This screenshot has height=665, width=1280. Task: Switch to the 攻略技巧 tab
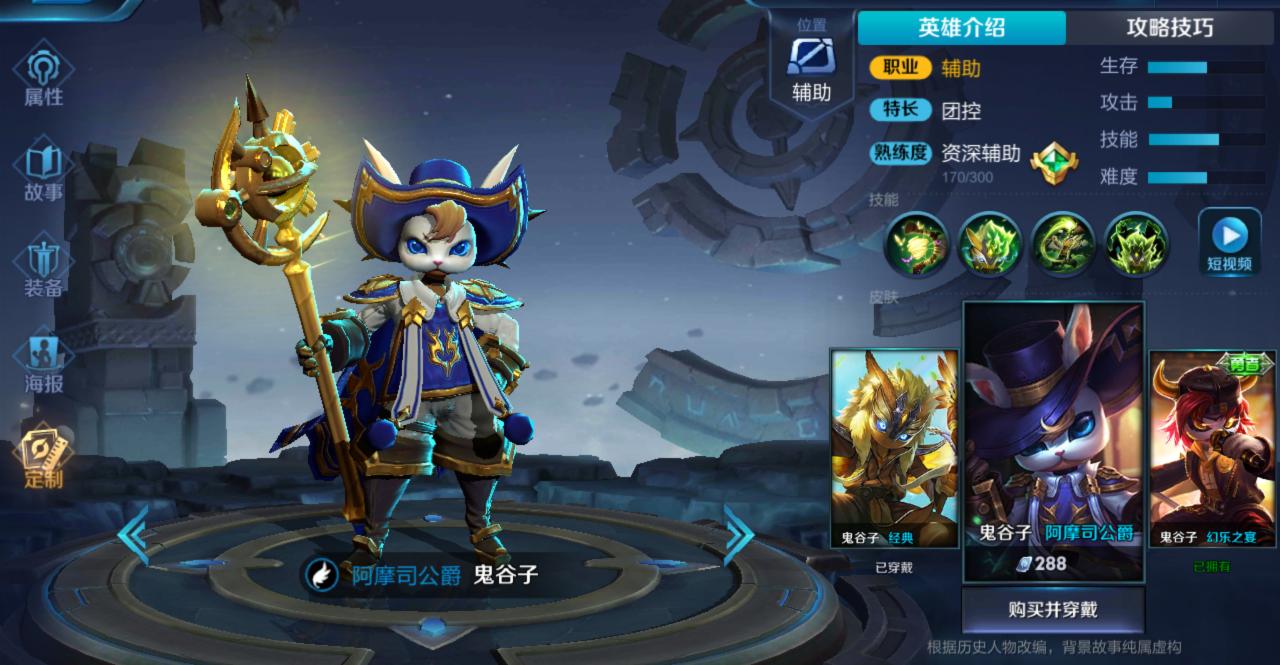(x=1169, y=27)
